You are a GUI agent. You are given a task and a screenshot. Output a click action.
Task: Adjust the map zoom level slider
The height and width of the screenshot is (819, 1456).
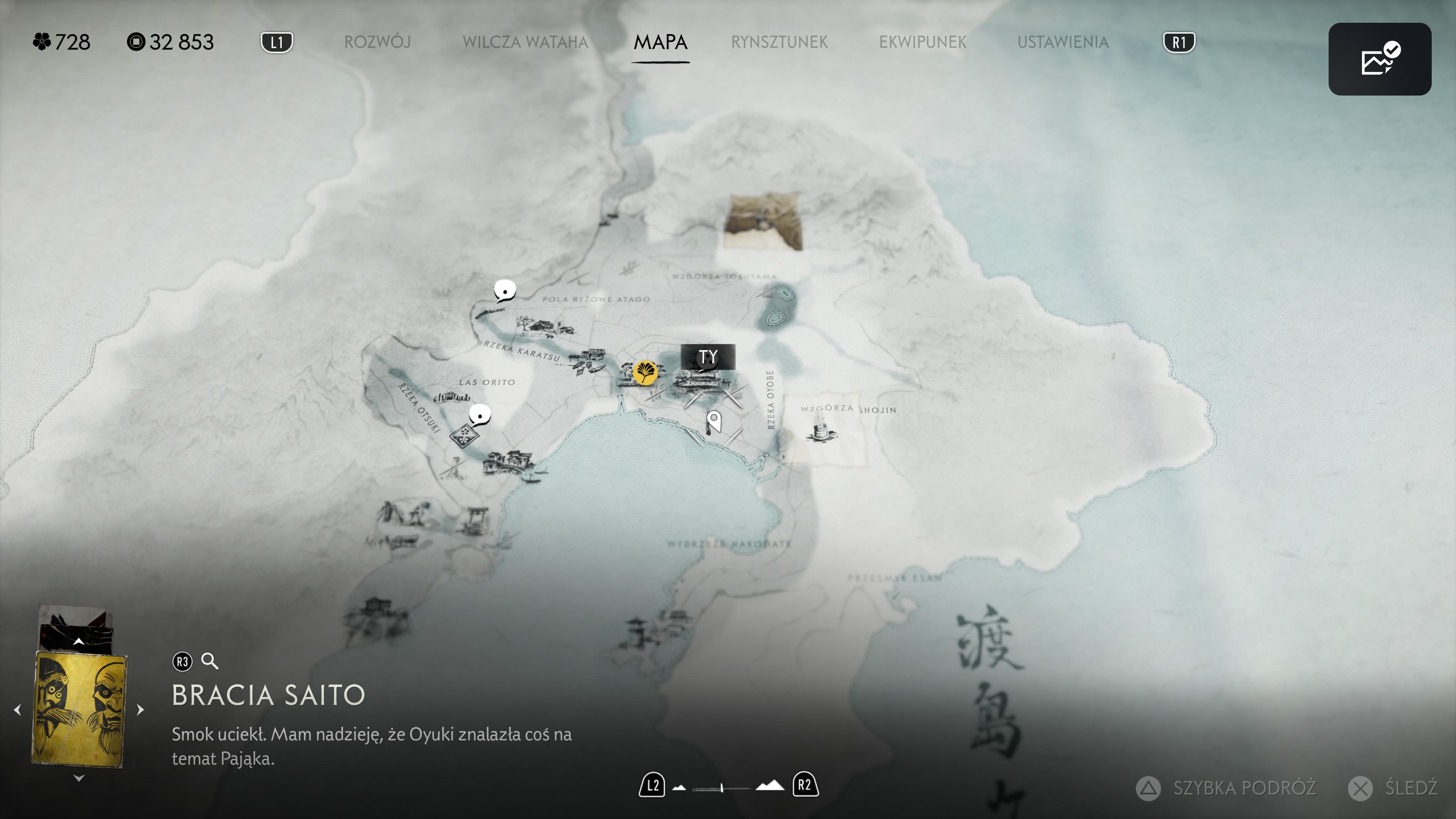pyautogui.click(x=722, y=788)
